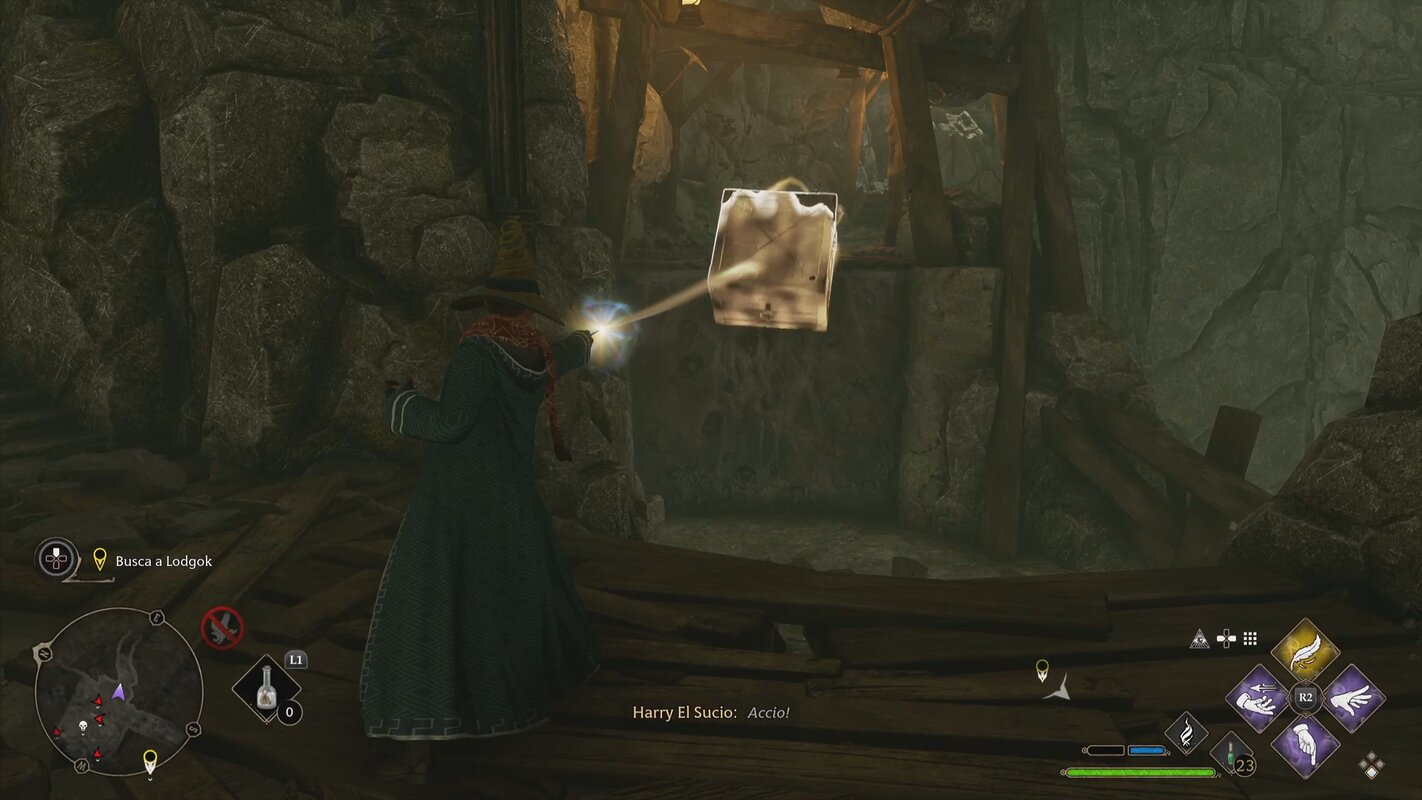Trigger the ancient magic flame icon
Image resolution: width=1422 pixels, height=800 pixels.
[1186, 733]
